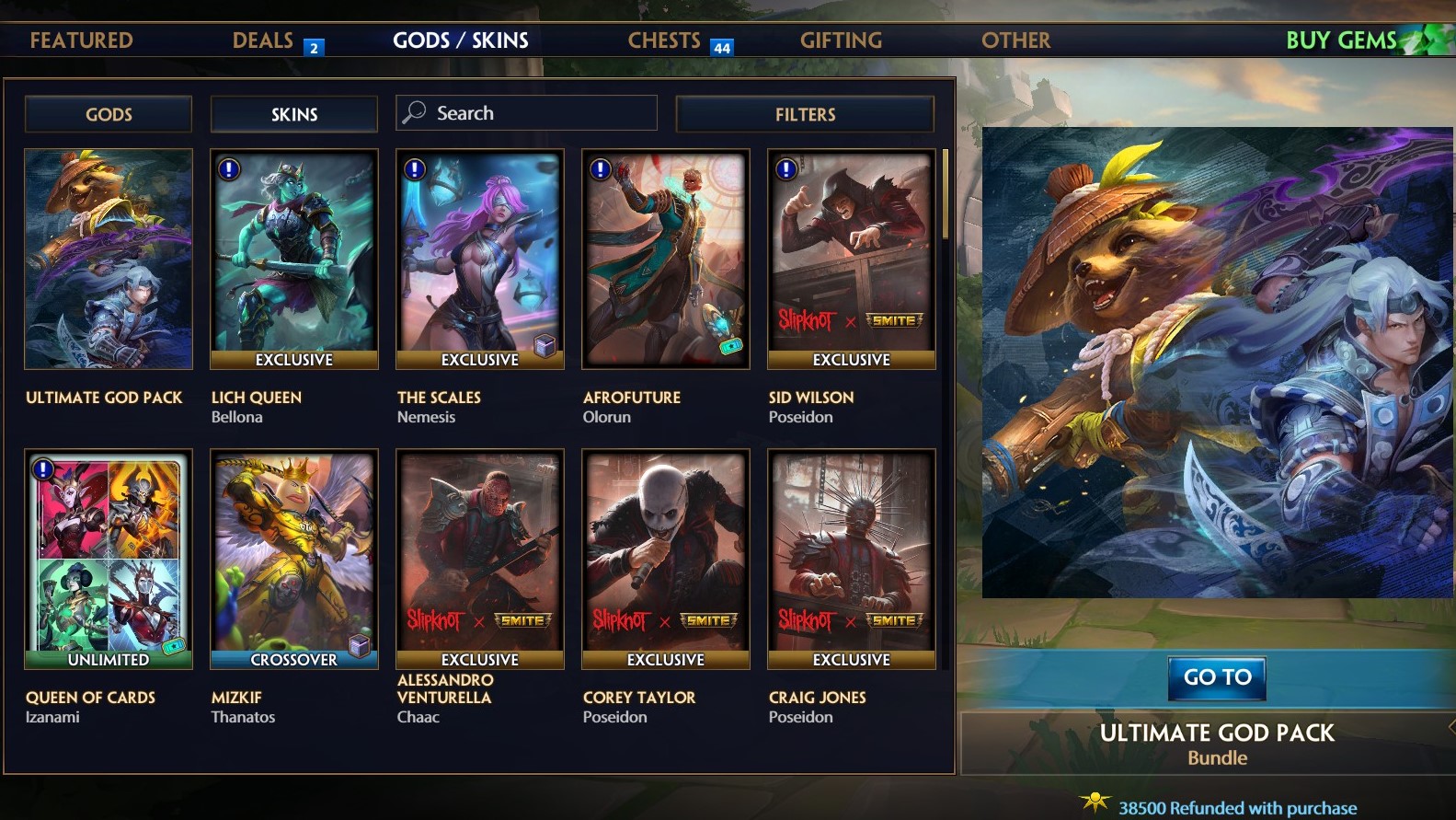Screen dimensions: 1456x820
Task: Show the Skins category
Action: coord(294,114)
